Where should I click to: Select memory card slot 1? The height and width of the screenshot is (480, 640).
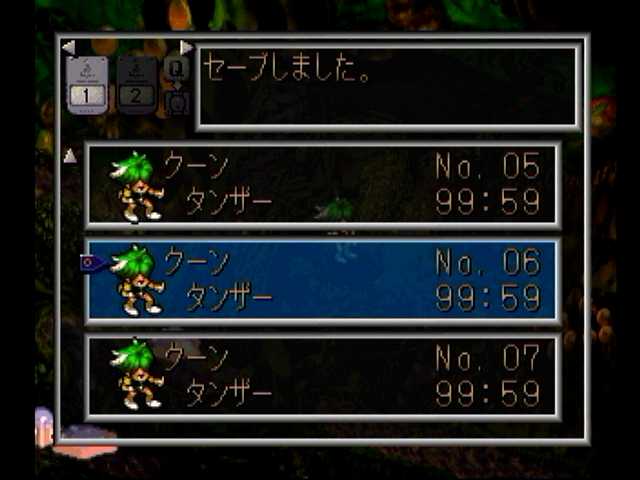click(87, 86)
